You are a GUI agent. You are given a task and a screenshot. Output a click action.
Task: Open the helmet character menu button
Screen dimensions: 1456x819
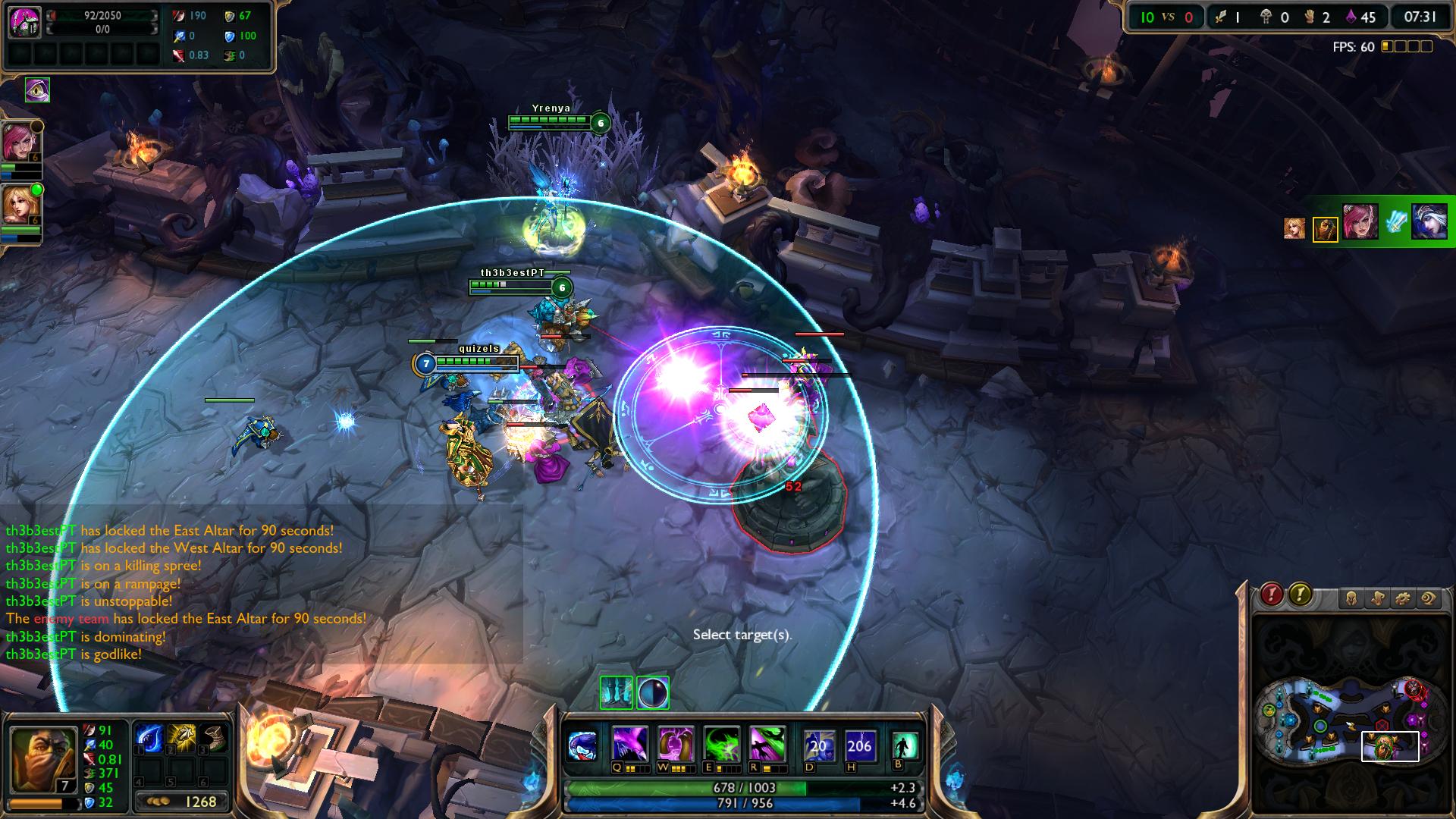[1352, 599]
